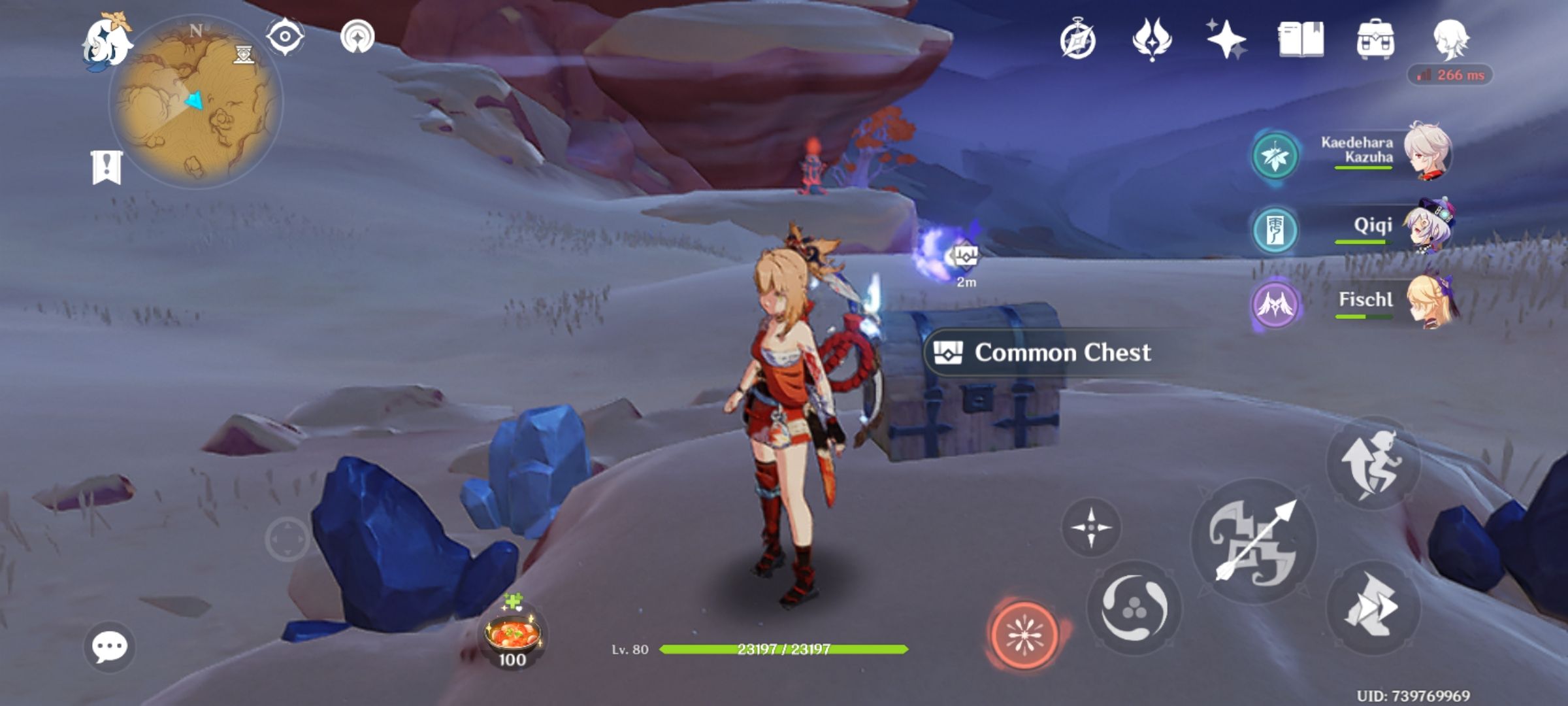
Task: Open the Paimon menu
Action: click(x=108, y=41)
